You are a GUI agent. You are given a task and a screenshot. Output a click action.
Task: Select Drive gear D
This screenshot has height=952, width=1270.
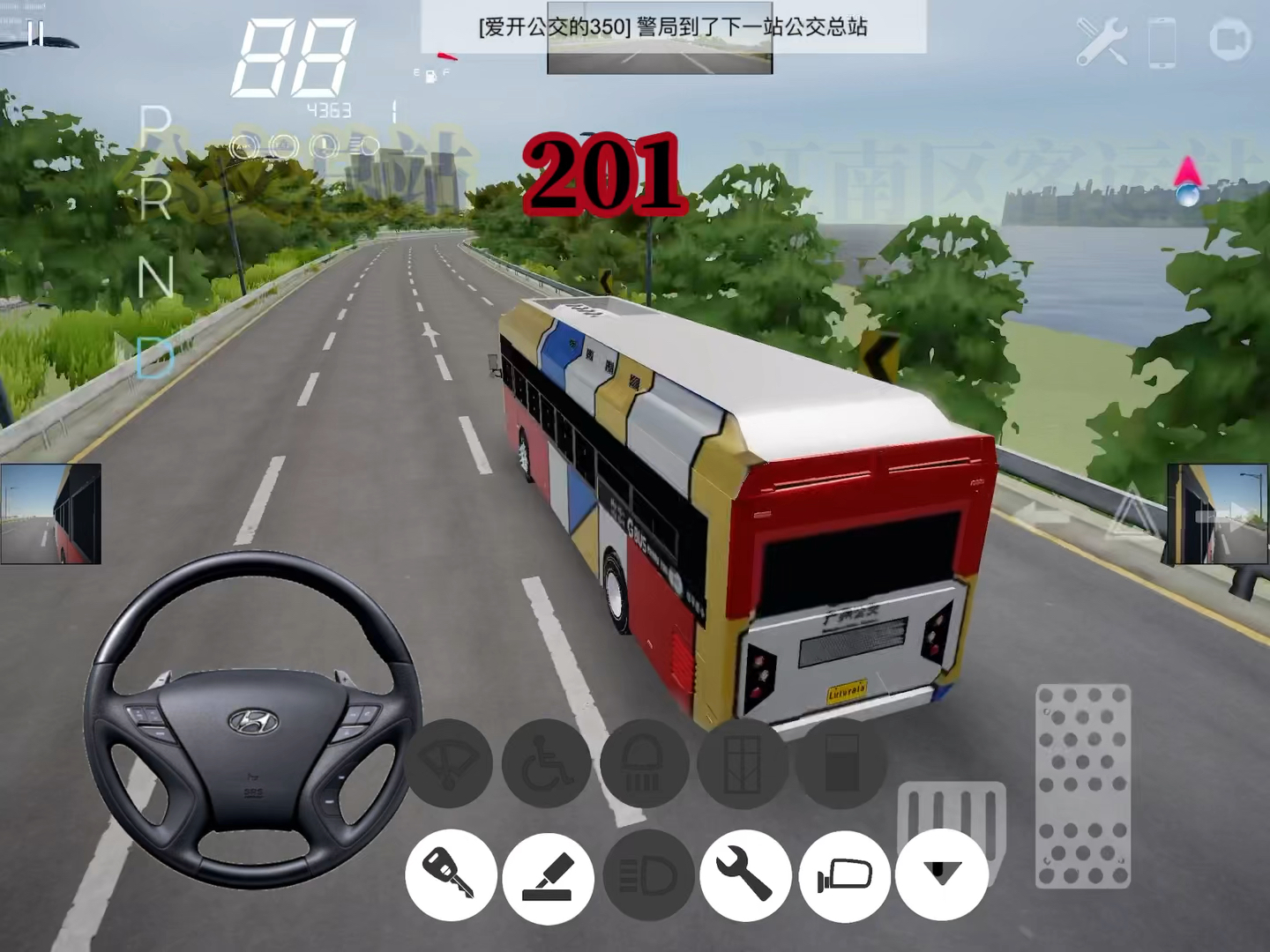click(x=155, y=357)
